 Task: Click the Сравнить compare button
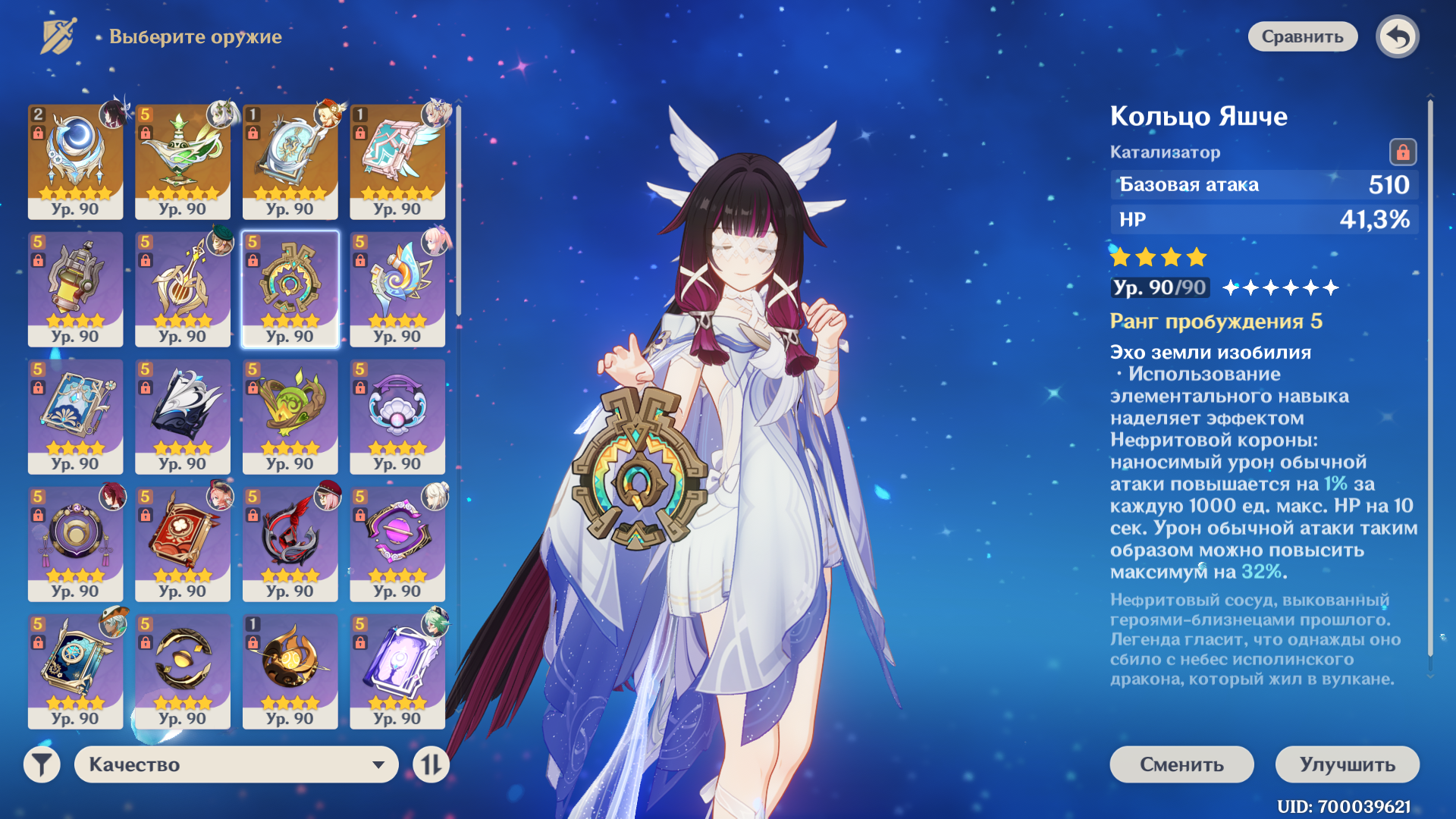point(1302,36)
